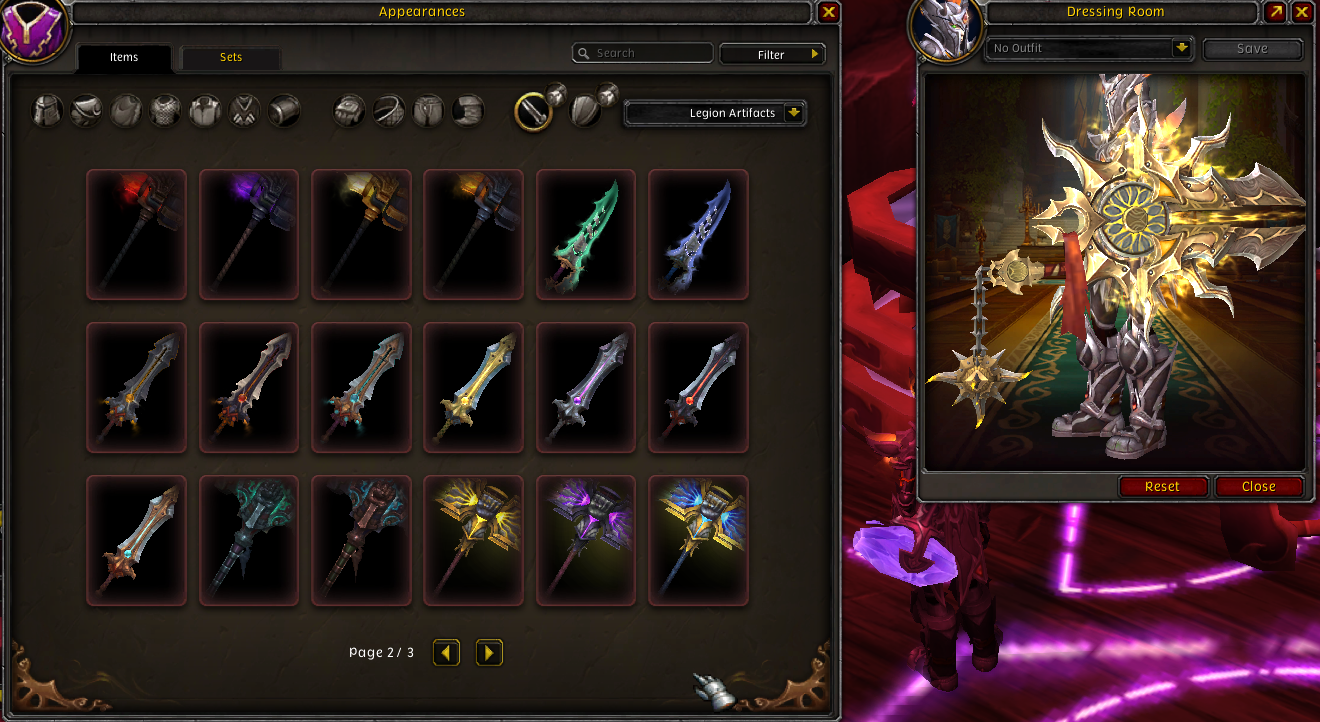Screen dimensions: 1320x722
Task: Select the belt slot icon
Action: coord(388,110)
